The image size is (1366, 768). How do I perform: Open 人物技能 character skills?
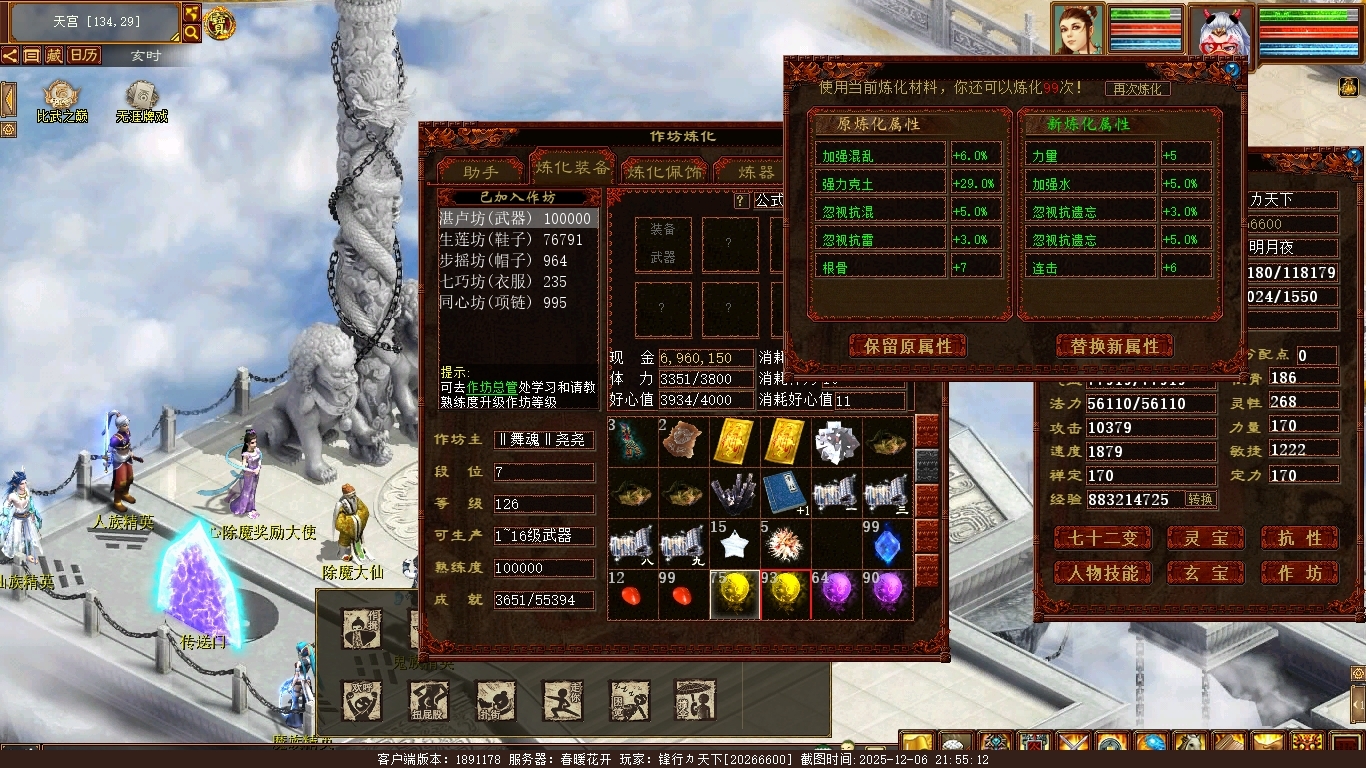pyautogui.click(x=1103, y=573)
